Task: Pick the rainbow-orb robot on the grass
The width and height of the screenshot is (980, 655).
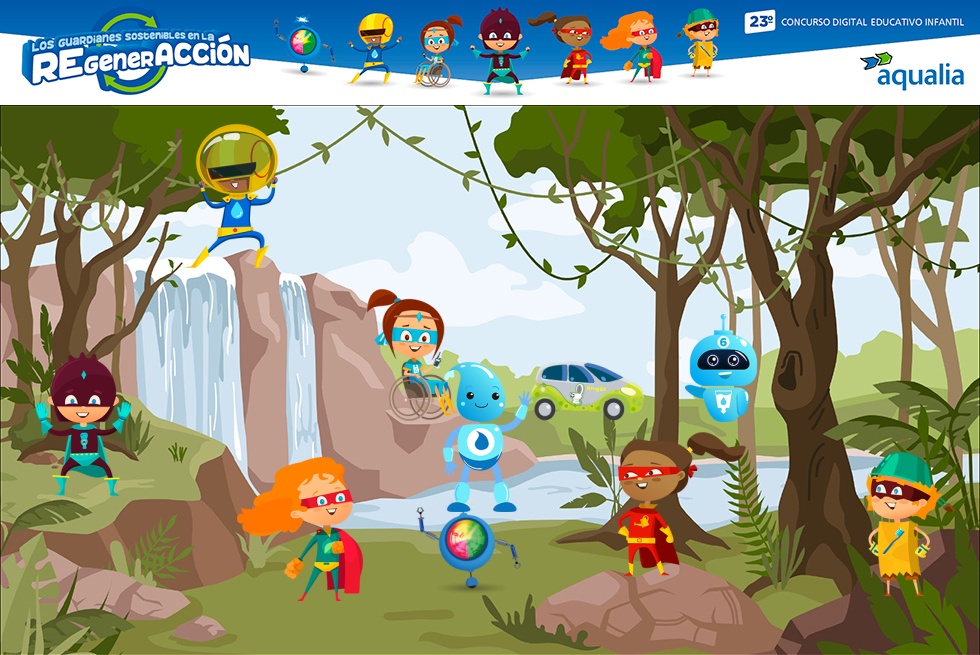Action: click(467, 545)
